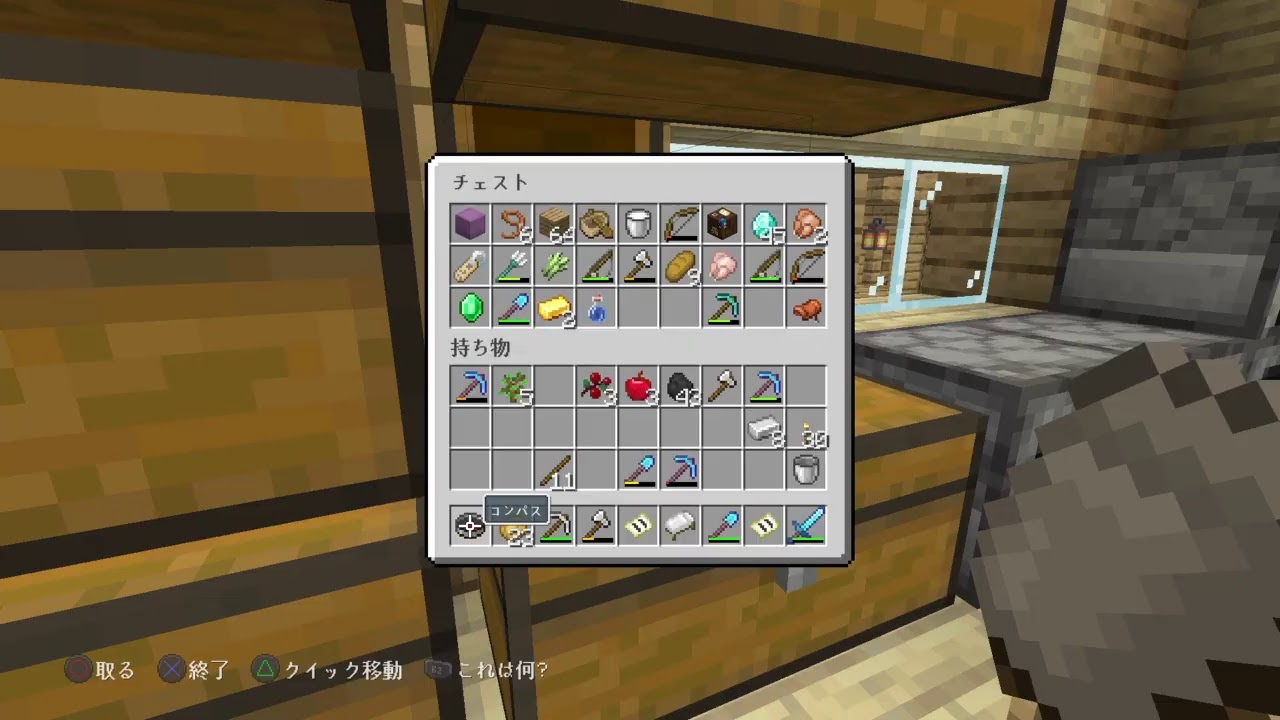
Task: Select the enchanted diamond sword in hotbar
Action: 806,528
